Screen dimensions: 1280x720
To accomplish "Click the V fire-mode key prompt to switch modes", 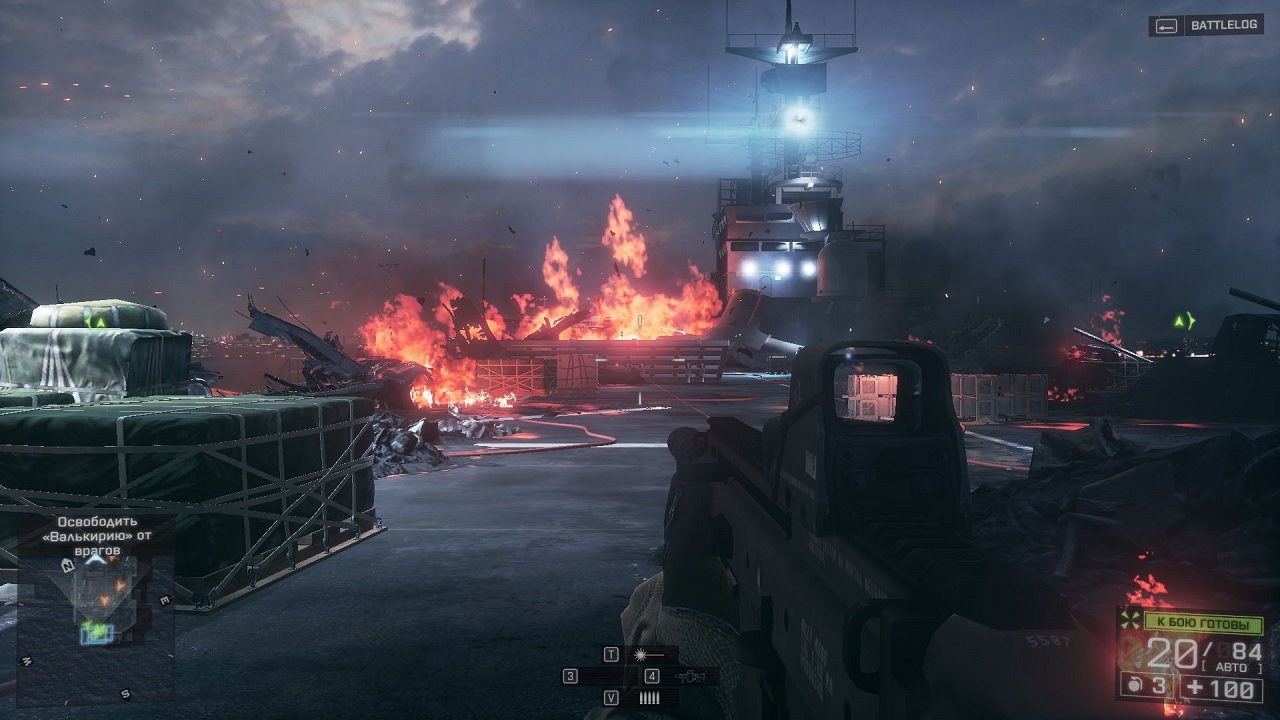I will (611, 698).
